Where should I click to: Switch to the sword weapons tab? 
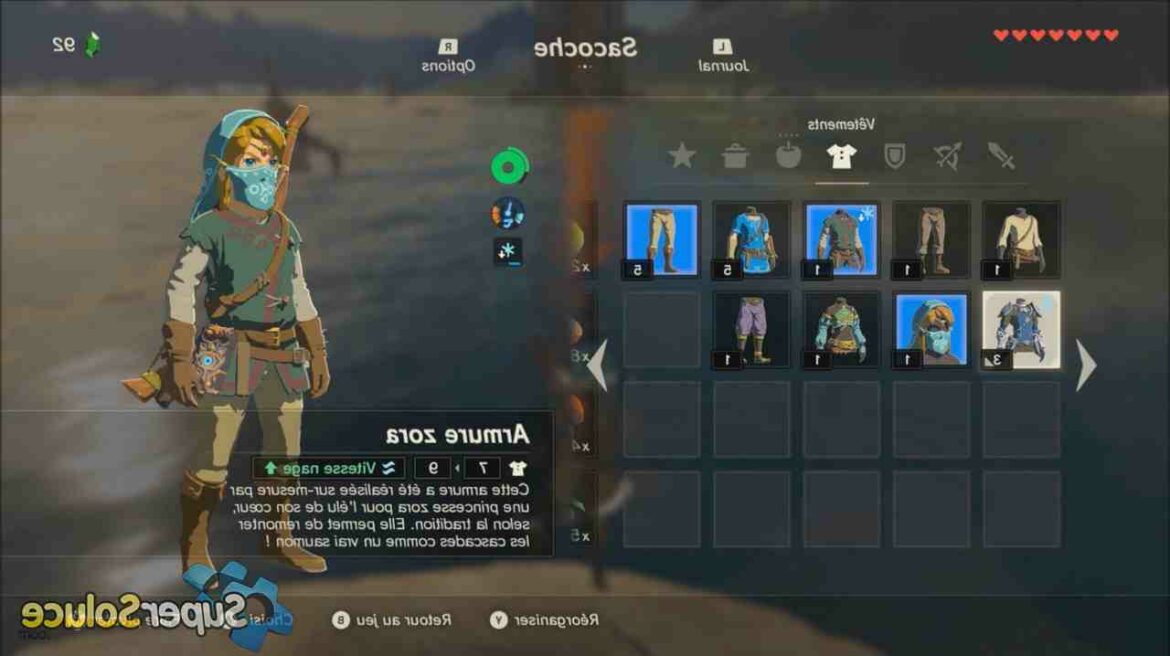point(1000,156)
